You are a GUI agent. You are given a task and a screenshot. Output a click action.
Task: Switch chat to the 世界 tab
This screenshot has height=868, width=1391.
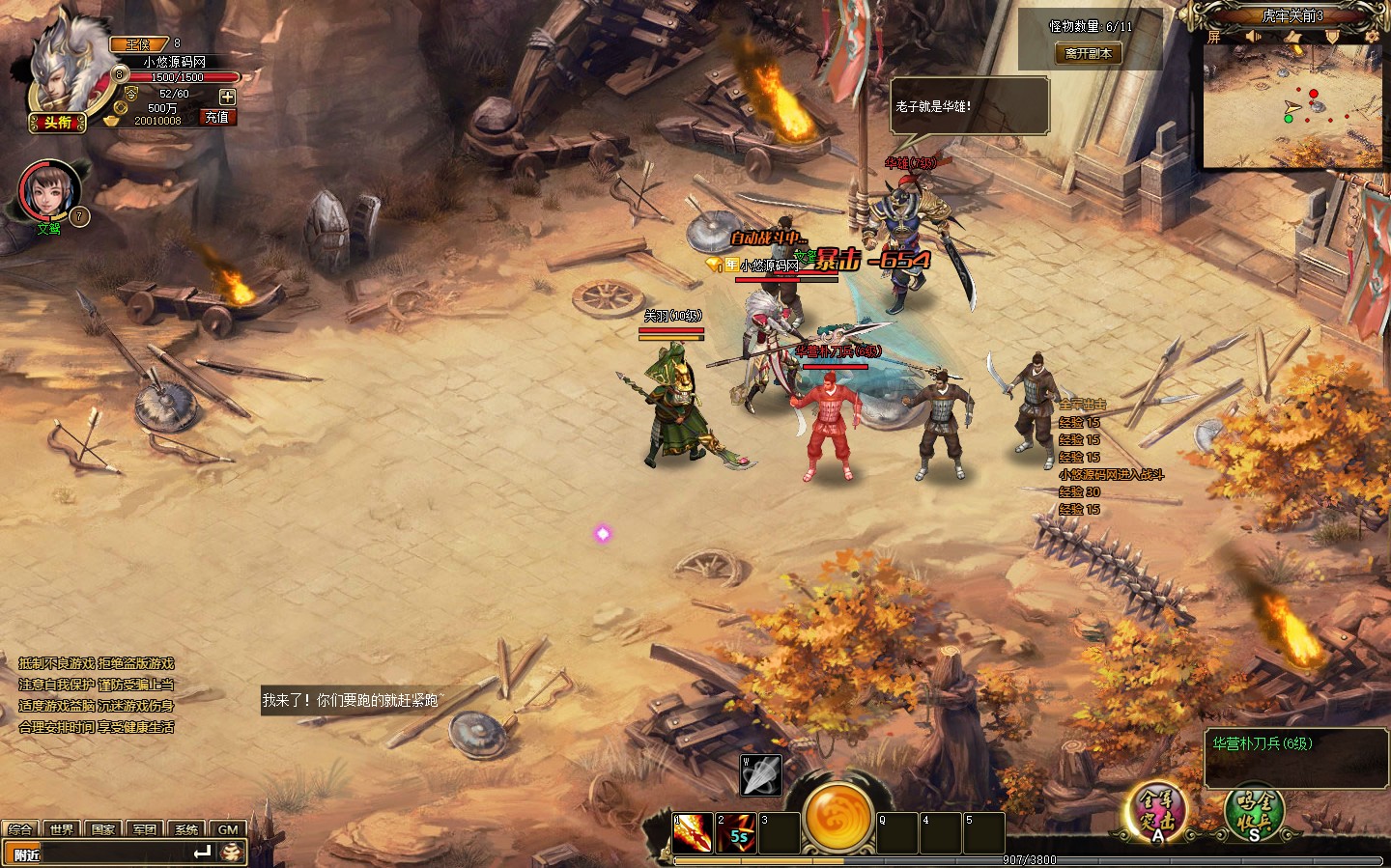click(62, 829)
